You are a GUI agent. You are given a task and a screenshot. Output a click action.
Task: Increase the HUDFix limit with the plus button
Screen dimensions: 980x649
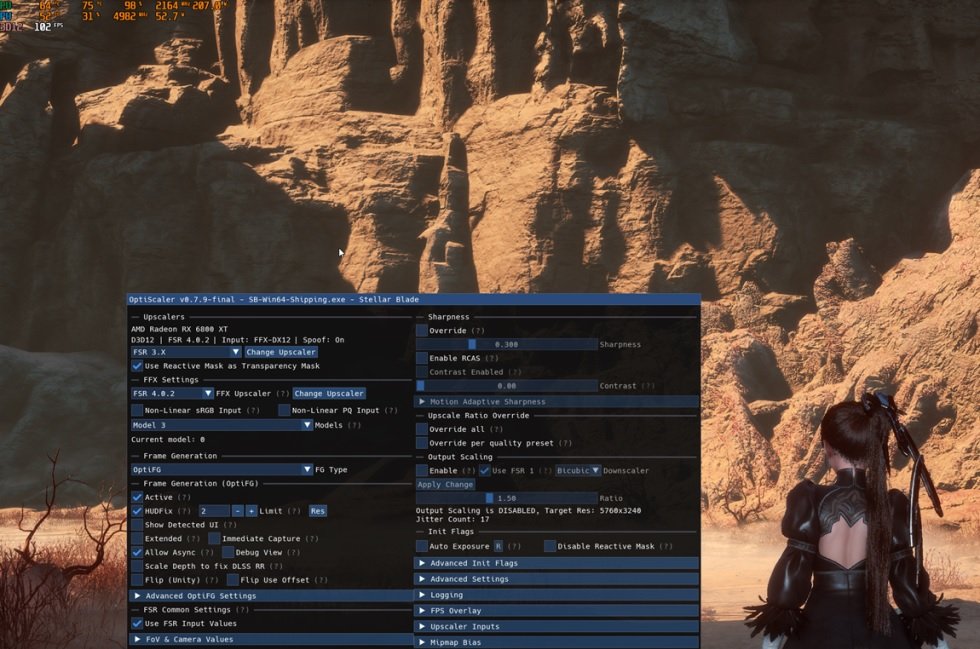[x=252, y=511]
